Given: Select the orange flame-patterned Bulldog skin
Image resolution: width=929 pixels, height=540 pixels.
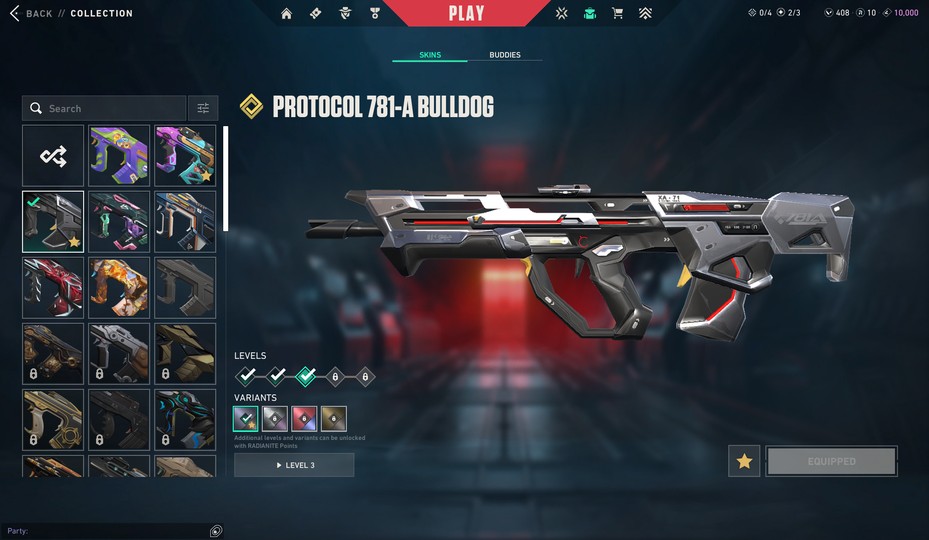Looking at the screenshot, I should [119, 288].
